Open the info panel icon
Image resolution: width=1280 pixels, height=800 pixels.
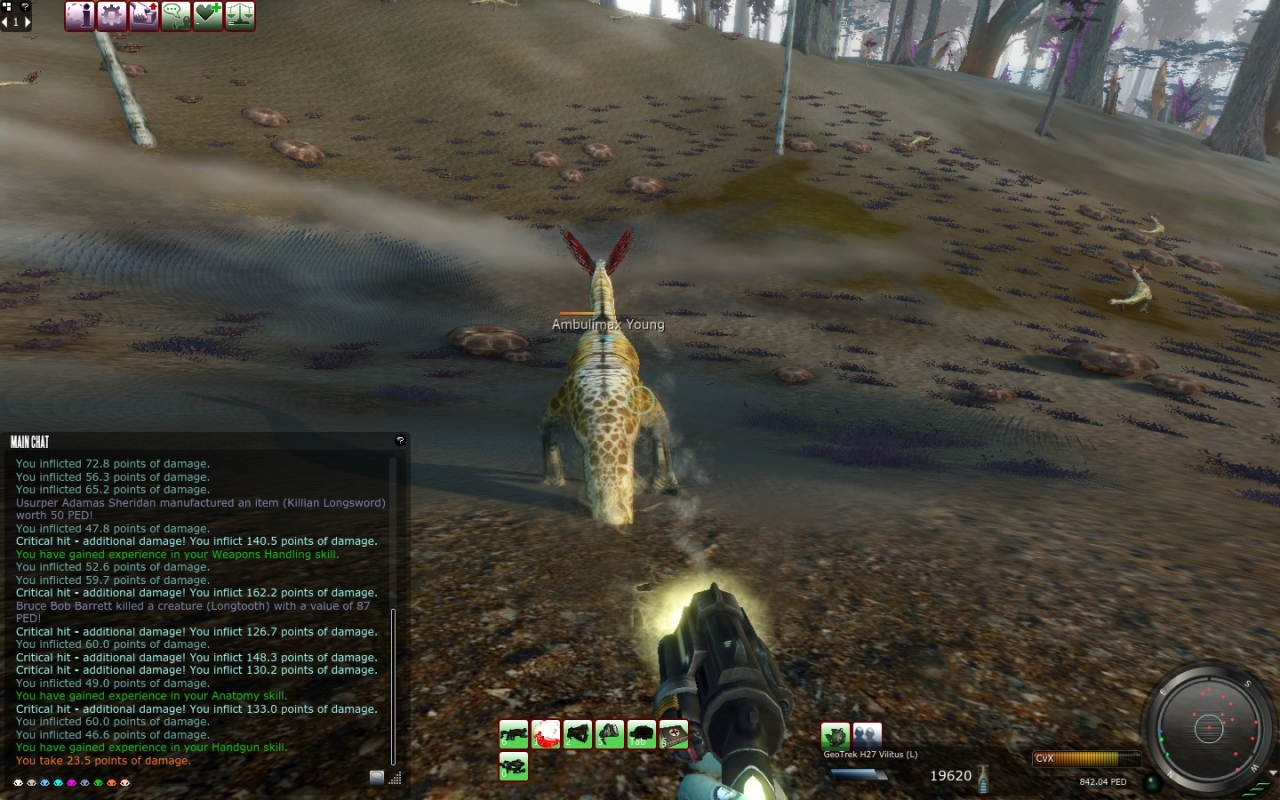[x=80, y=16]
